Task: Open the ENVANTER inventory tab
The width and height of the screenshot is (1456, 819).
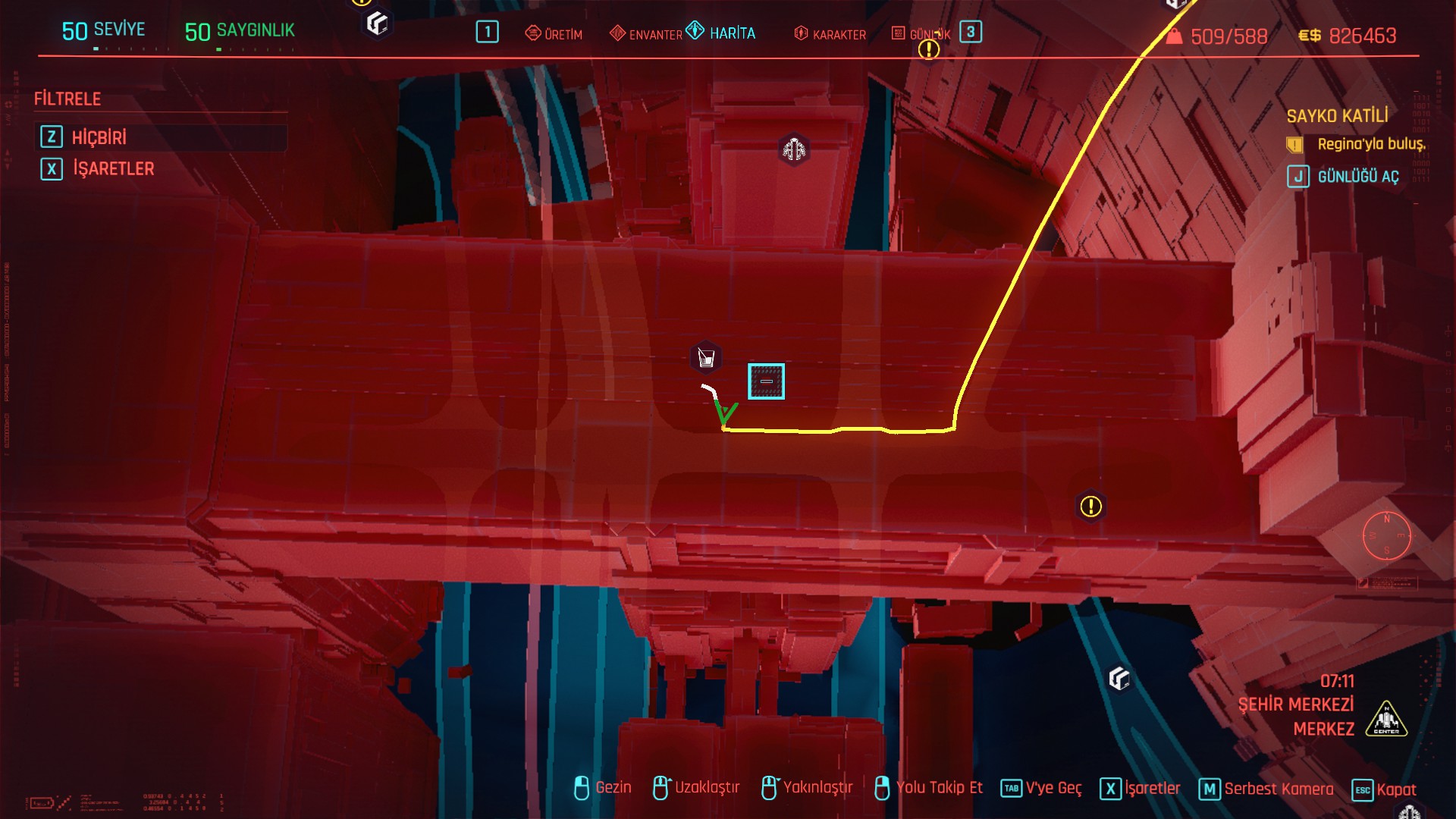Action: pyautogui.click(x=646, y=34)
